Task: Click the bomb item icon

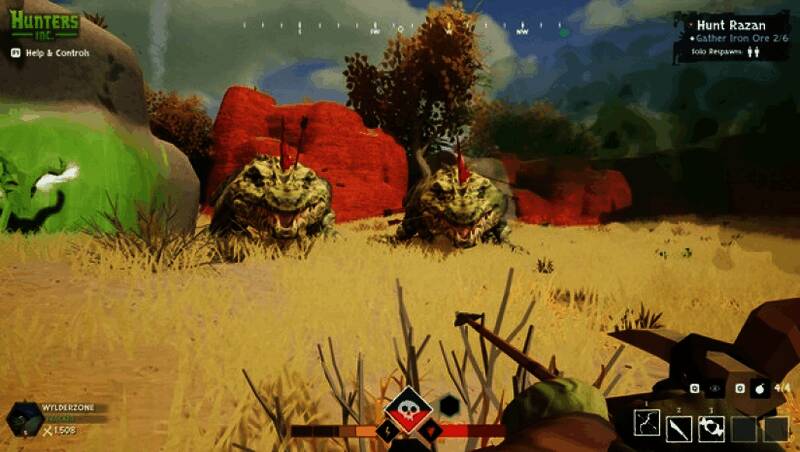Action: [x=759, y=387]
